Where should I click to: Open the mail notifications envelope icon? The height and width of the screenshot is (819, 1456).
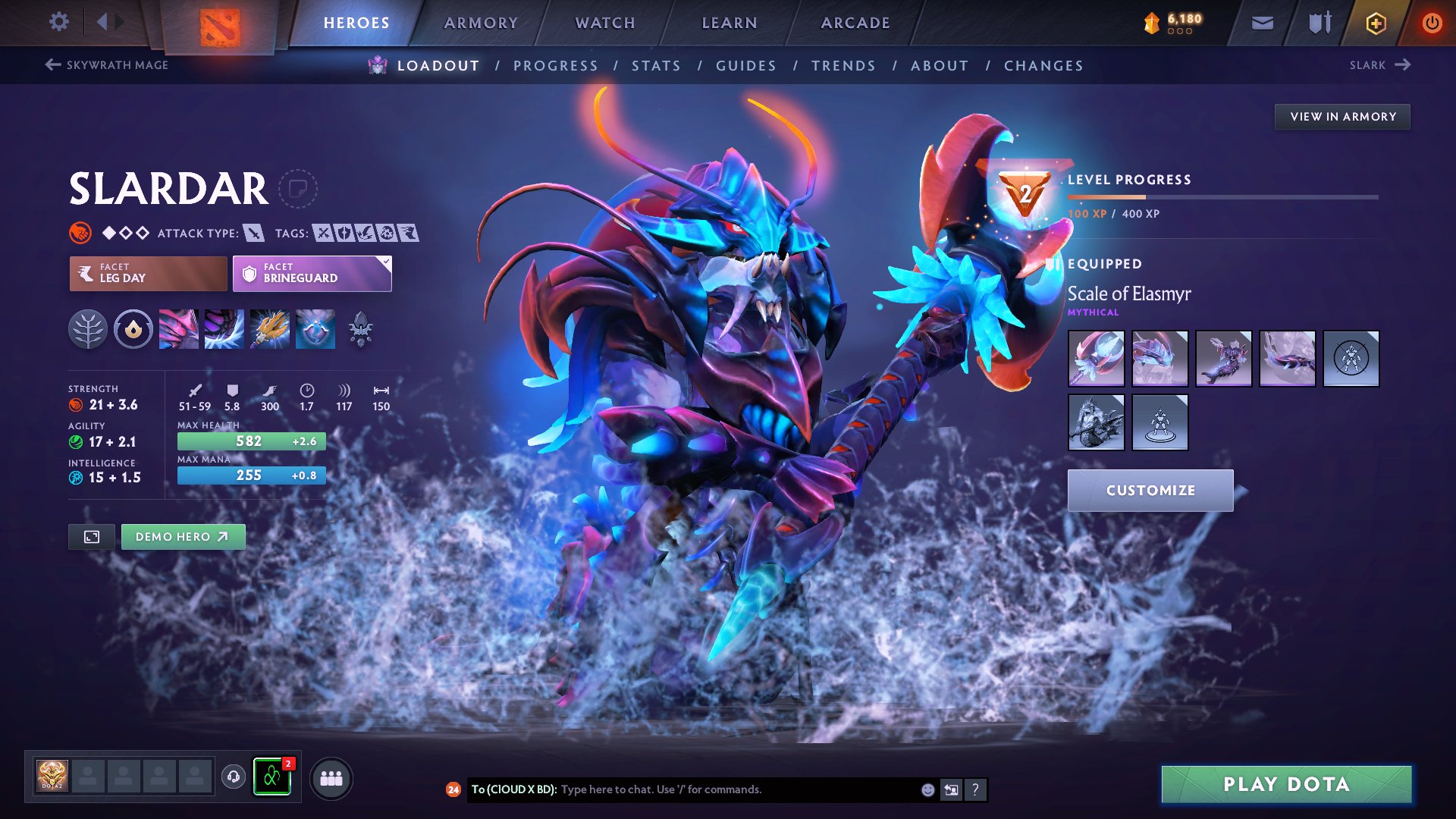click(x=1261, y=23)
